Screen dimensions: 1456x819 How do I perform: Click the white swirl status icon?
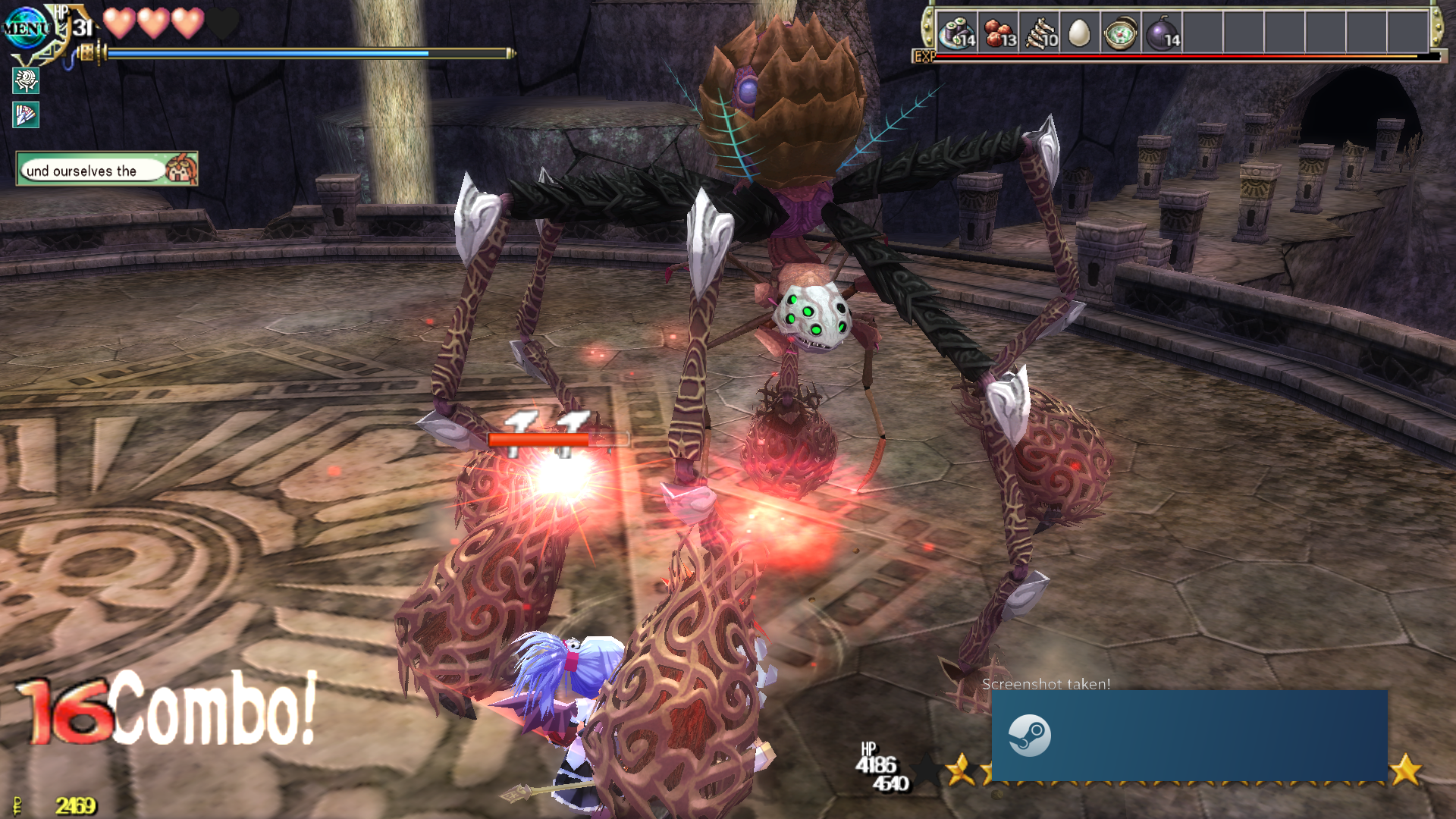pyautogui.click(x=26, y=80)
